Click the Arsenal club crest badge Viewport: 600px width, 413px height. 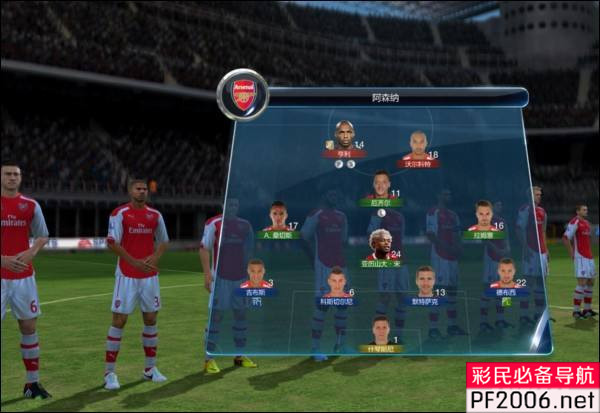point(243,95)
